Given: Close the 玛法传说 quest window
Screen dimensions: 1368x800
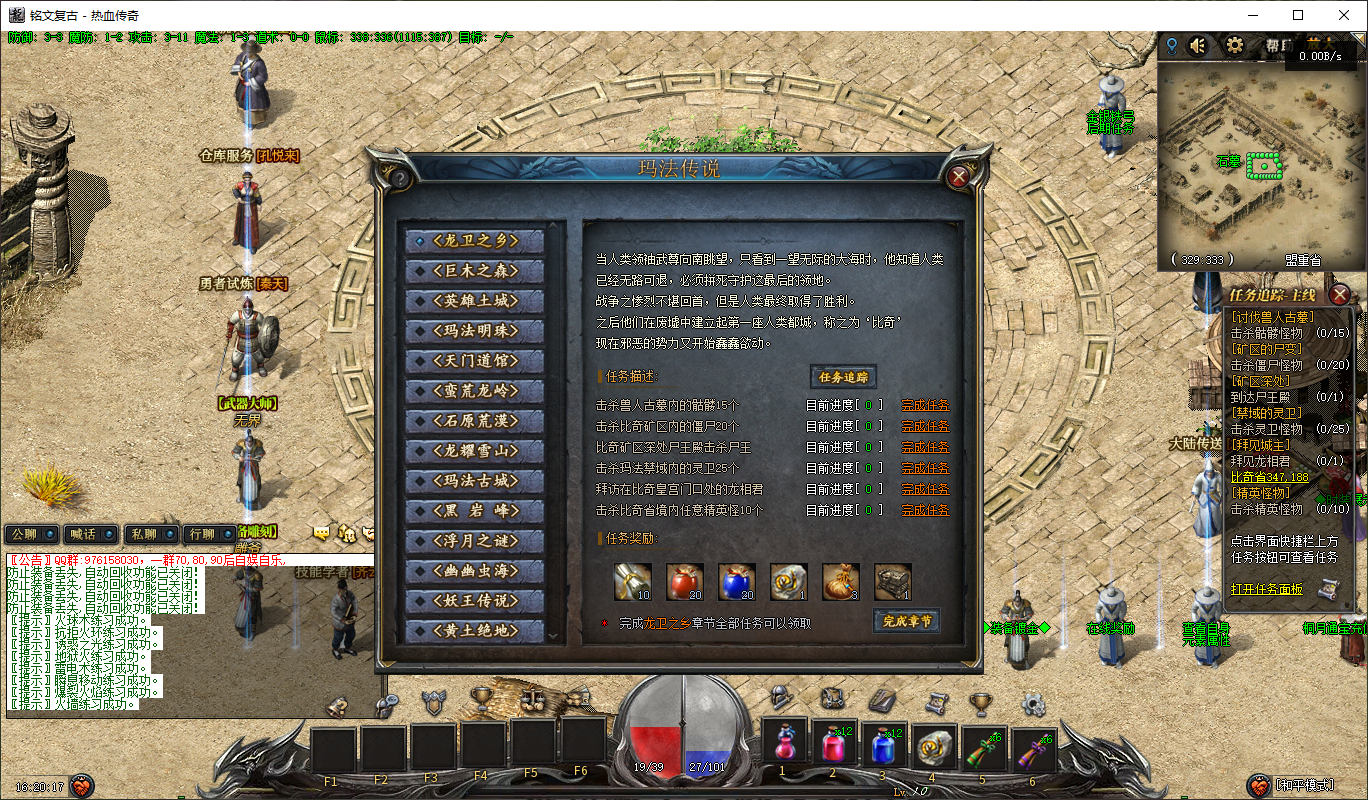Looking at the screenshot, I should click(958, 177).
